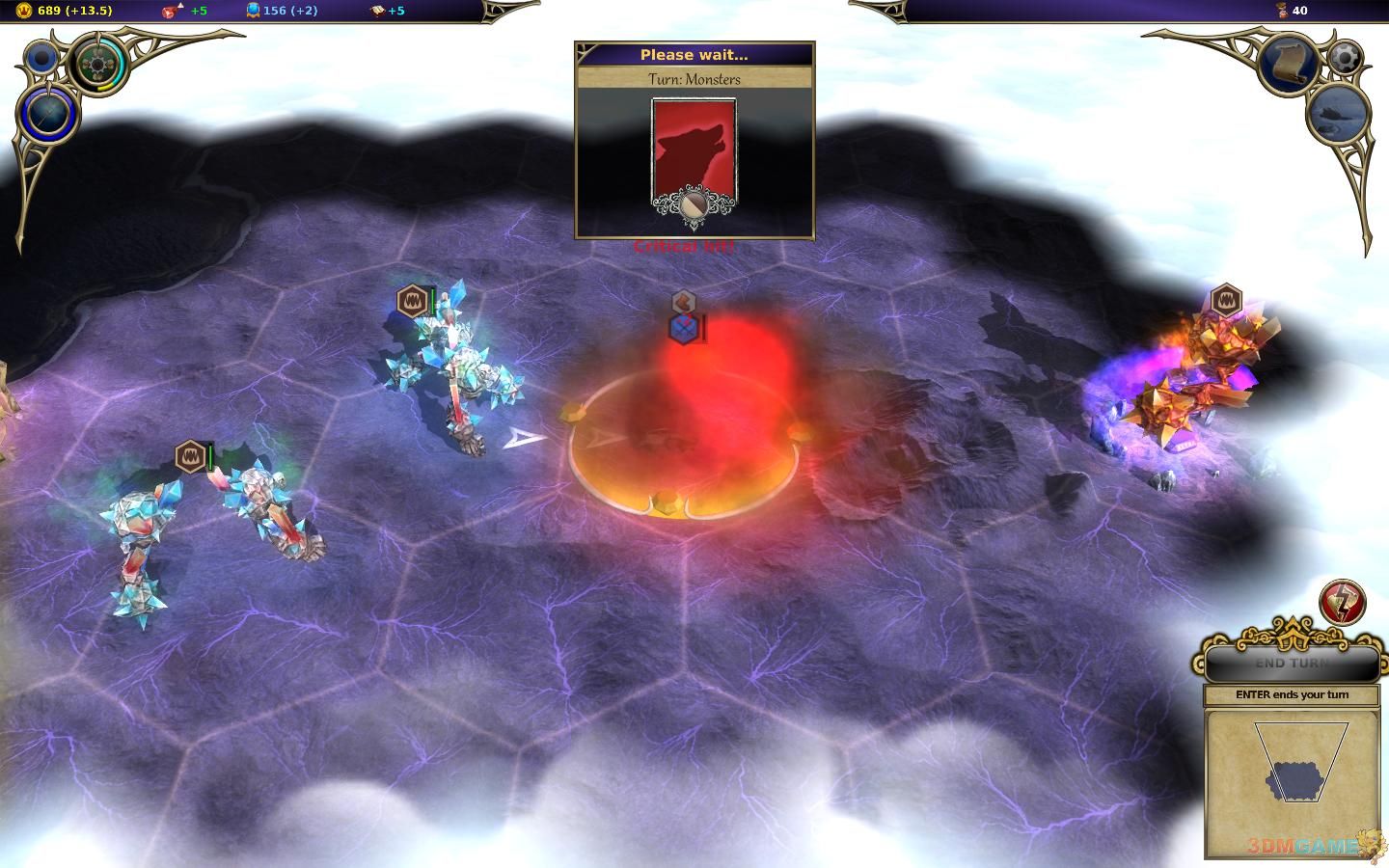This screenshot has width=1389, height=868.
Task: Click the blue mana gem icon
Action: (x=253, y=11)
